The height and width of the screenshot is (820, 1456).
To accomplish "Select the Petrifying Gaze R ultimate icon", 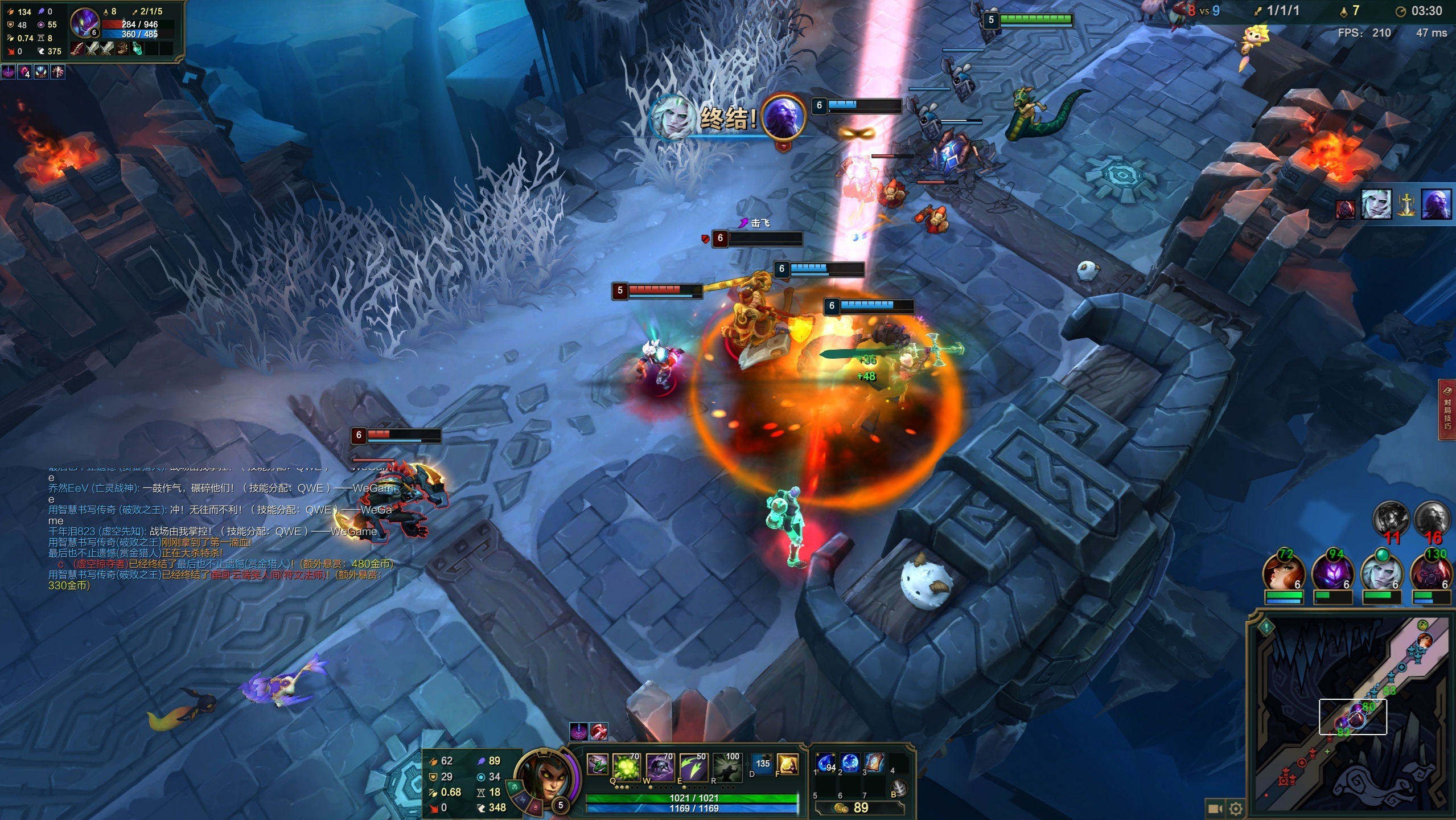I will pos(727,766).
